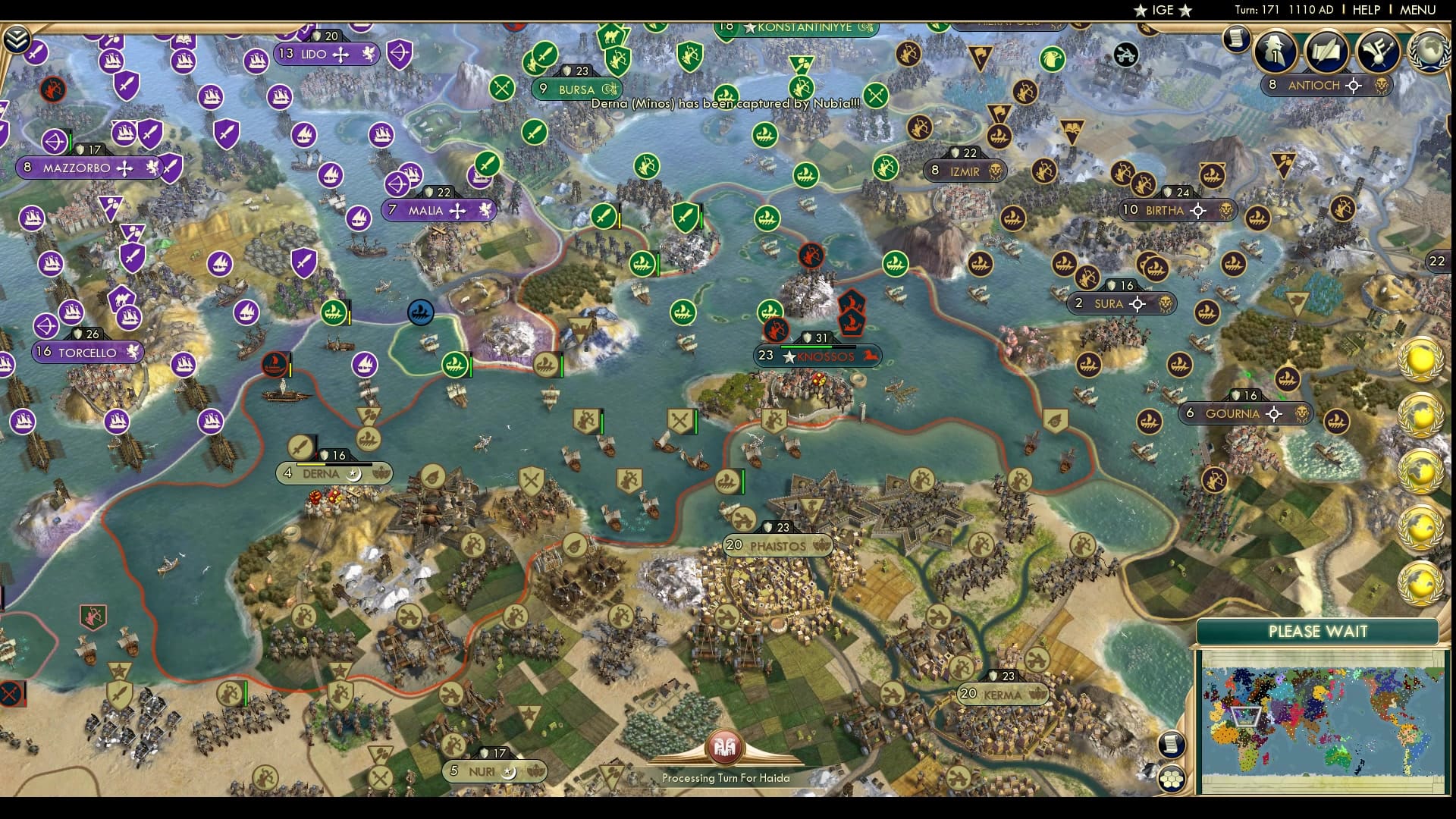Toggle the target reticle on the Sura banner

tap(1137, 303)
